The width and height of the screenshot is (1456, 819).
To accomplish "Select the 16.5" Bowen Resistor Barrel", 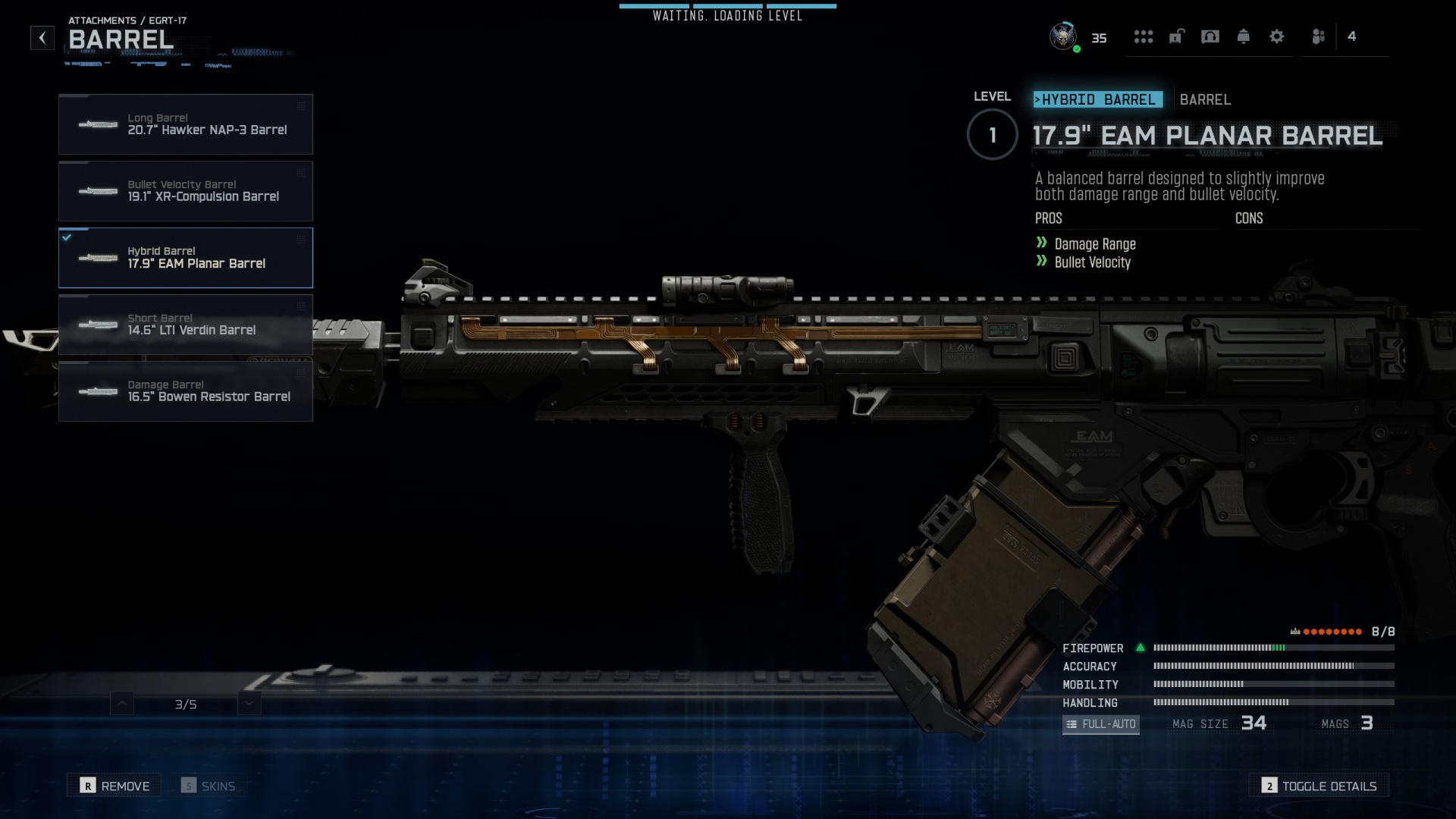I will coord(185,391).
